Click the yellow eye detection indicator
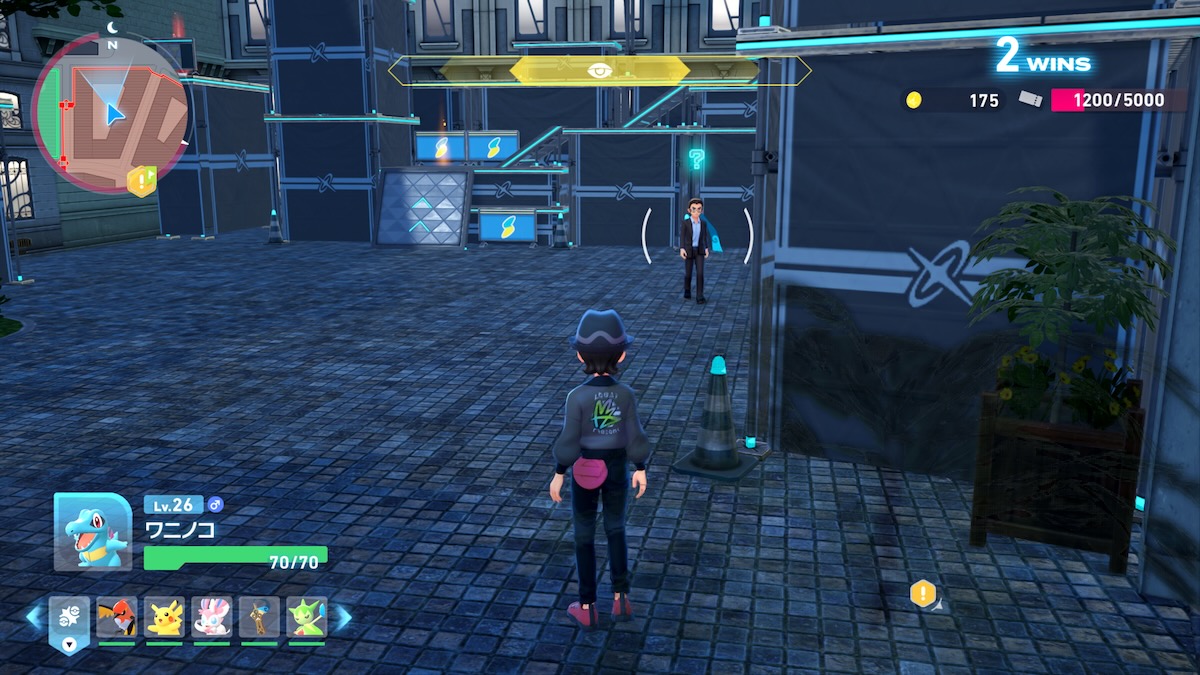This screenshot has height=675, width=1200. [x=600, y=70]
